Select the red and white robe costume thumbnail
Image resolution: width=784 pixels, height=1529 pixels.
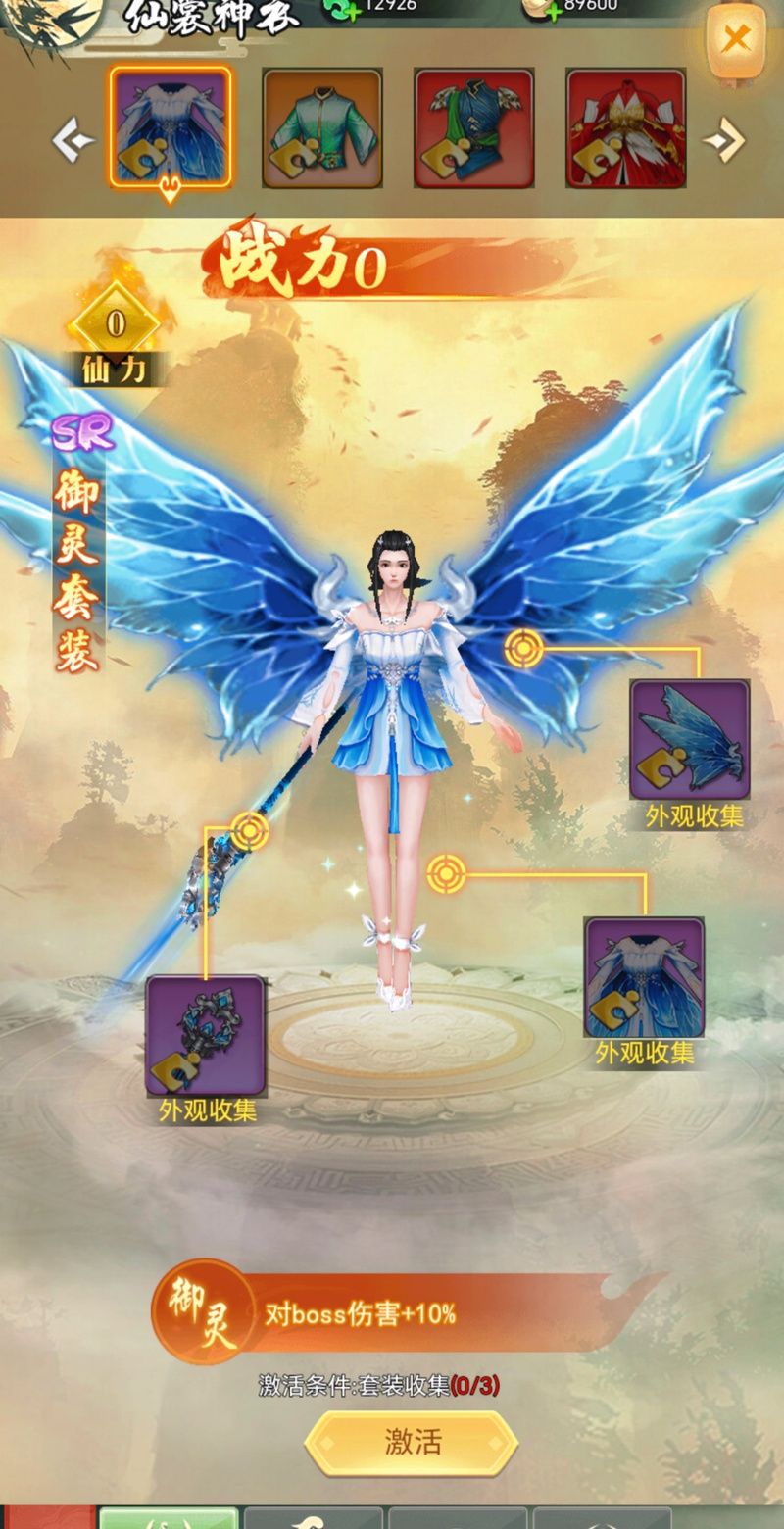pos(626,128)
